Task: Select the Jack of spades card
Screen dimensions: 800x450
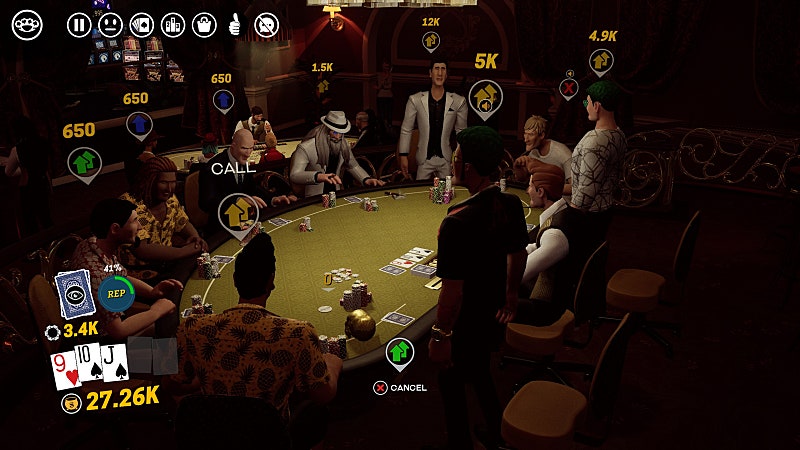Action: [114, 362]
